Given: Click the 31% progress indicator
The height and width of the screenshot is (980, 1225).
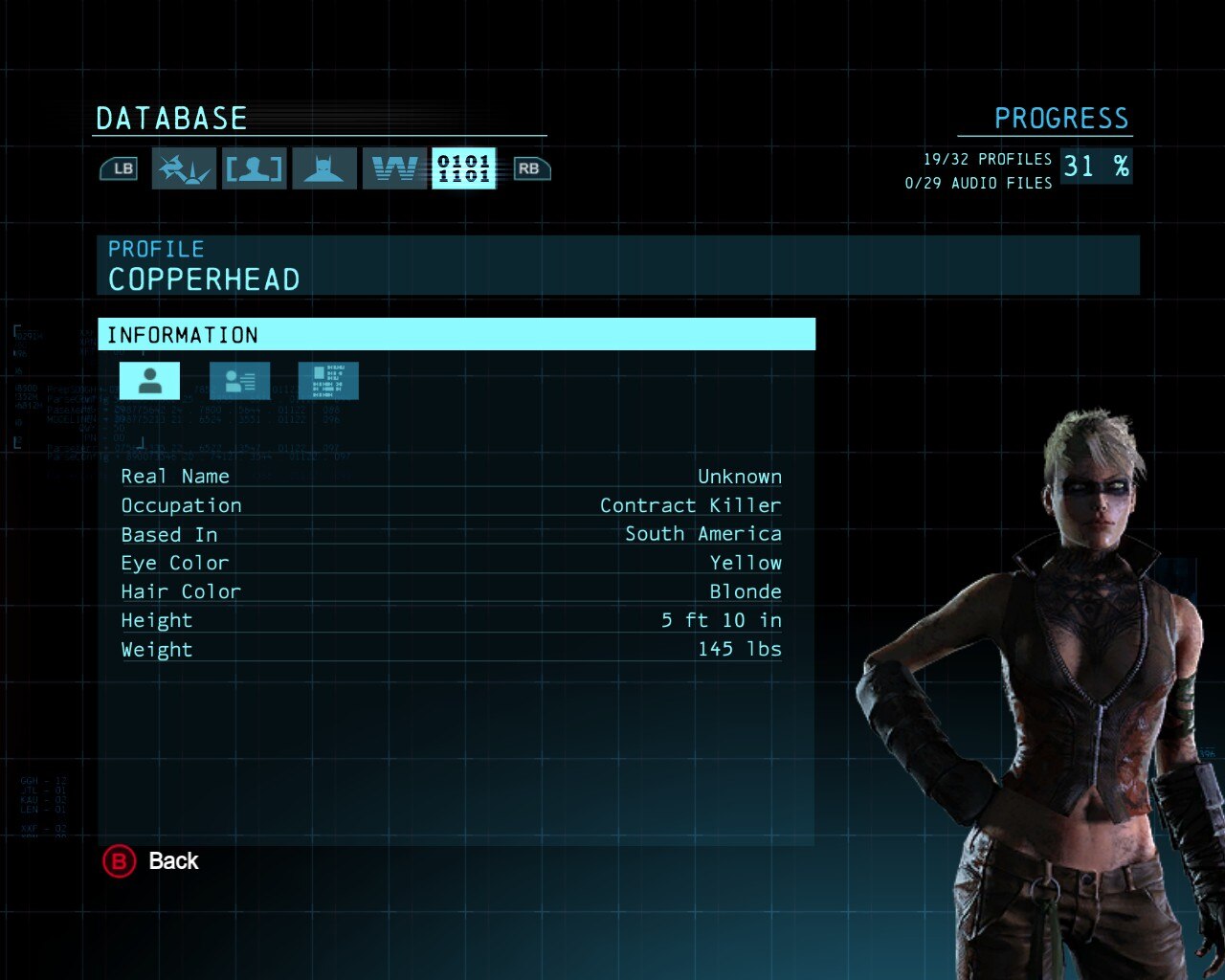Looking at the screenshot, I should 1095,166.
